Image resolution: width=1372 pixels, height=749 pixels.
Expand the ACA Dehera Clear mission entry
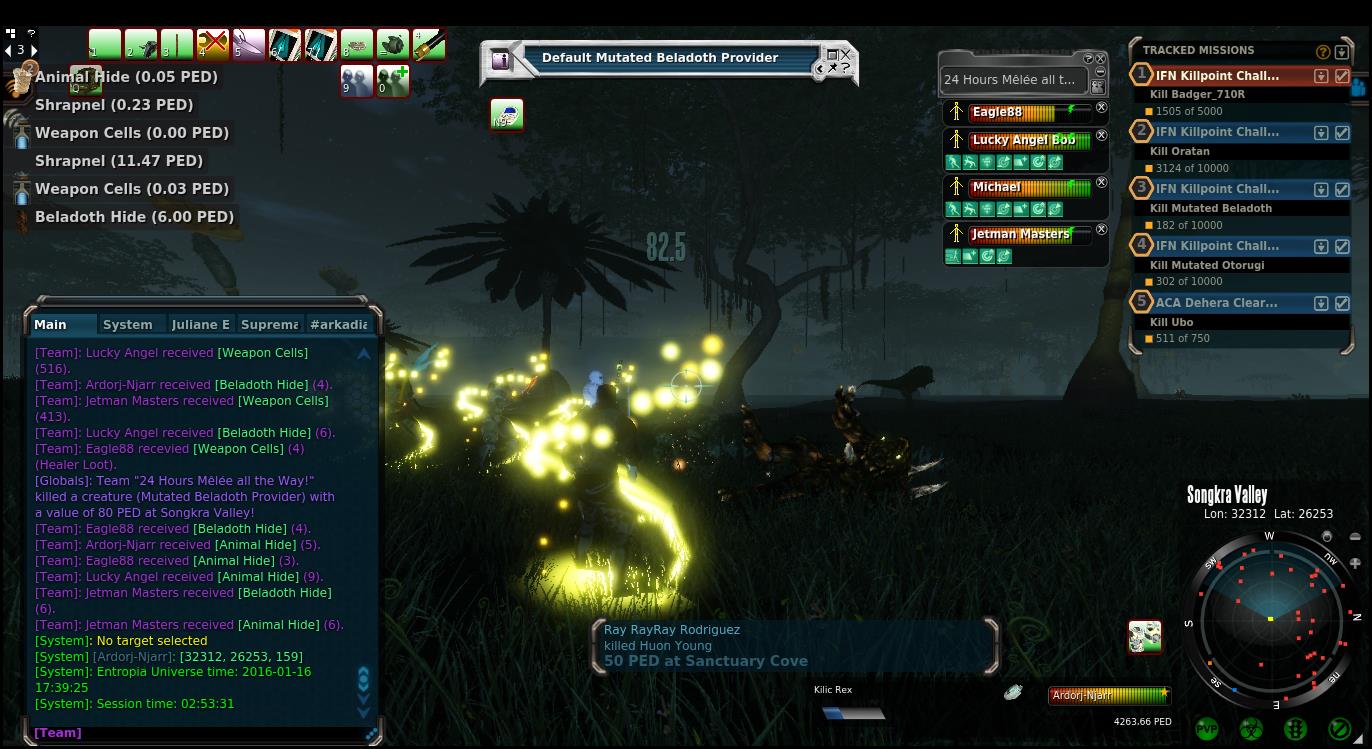[x=1321, y=303]
